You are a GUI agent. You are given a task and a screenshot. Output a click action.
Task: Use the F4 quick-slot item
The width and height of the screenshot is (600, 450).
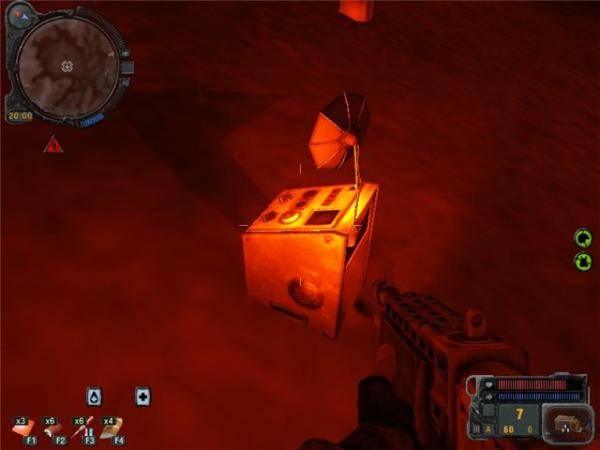coord(111,428)
